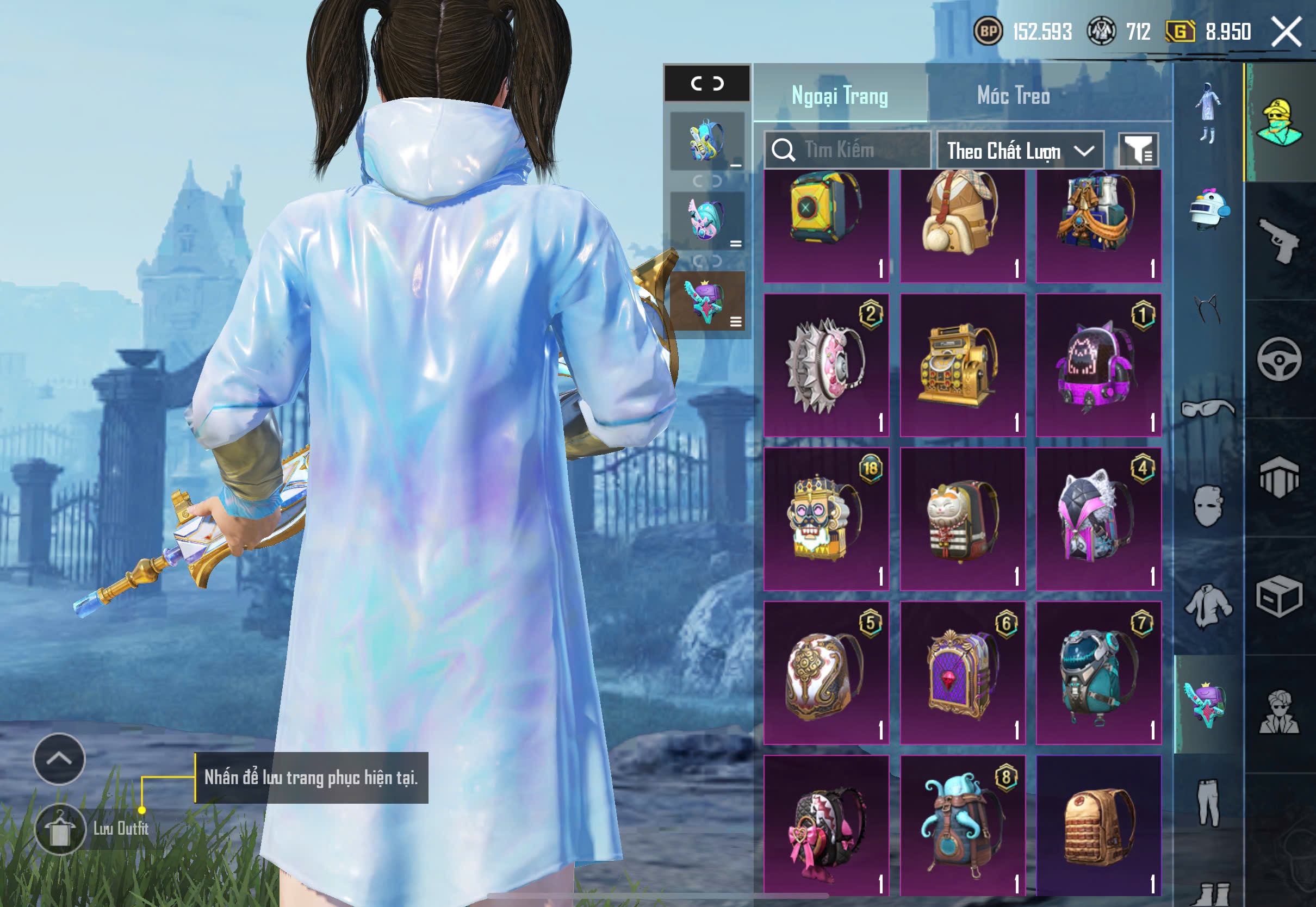This screenshot has width=1316, height=907.
Task: Open the Theo Chất Lượng sort dropdown
Action: coord(1020,151)
